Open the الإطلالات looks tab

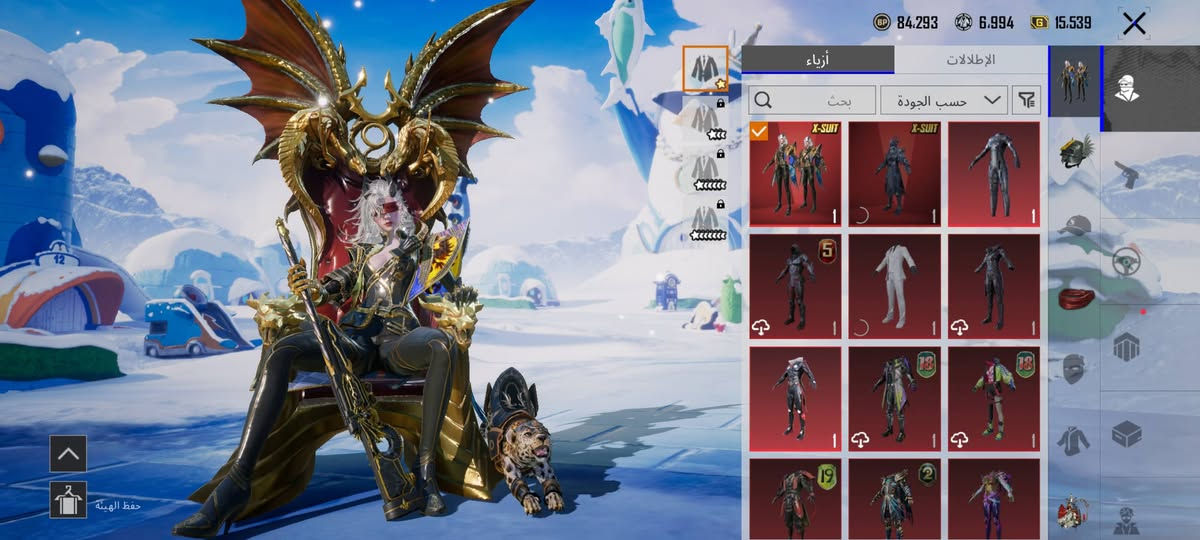[x=970, y=60]
